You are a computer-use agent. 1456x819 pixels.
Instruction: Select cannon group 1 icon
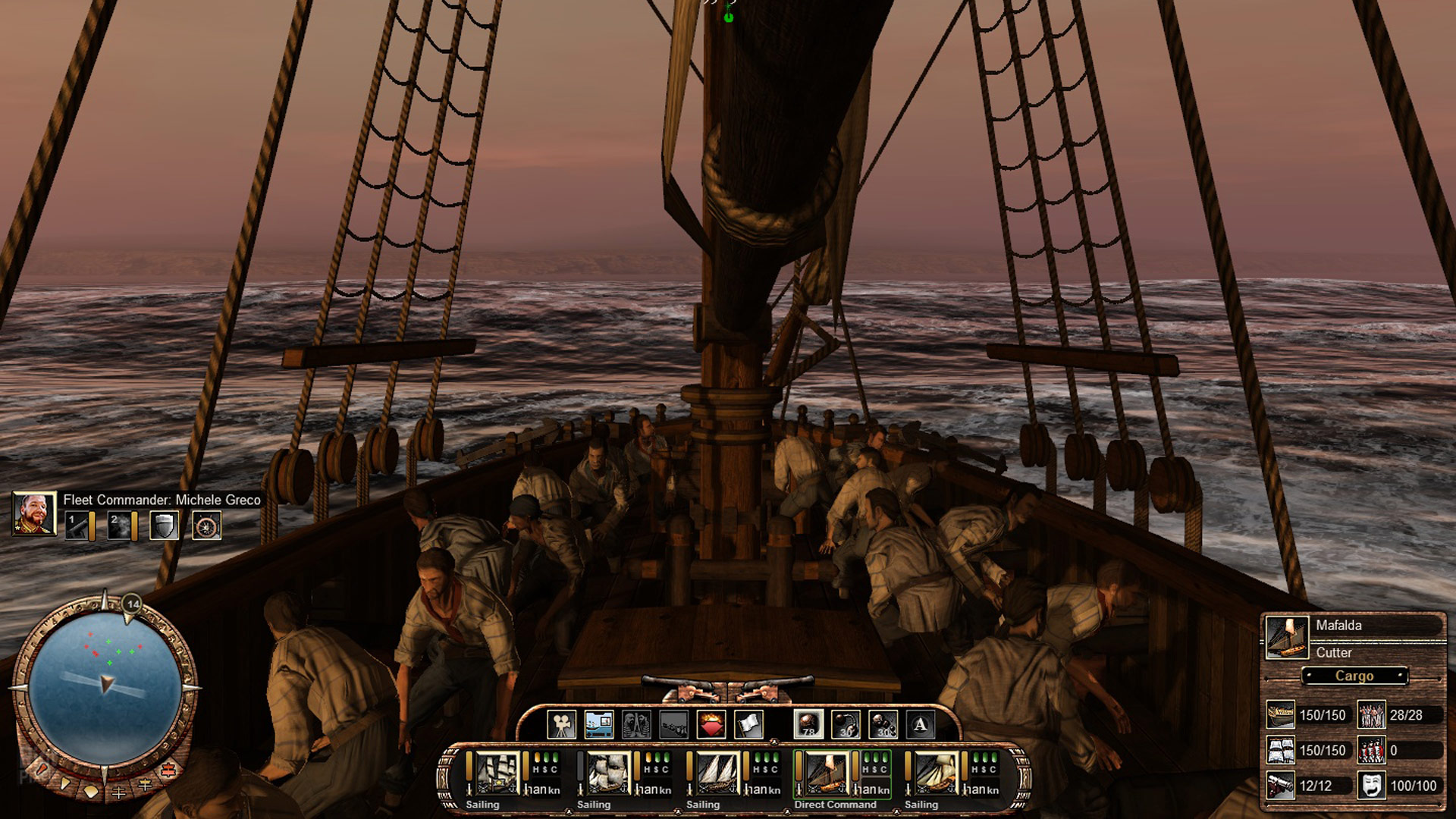tap(77, 526)
